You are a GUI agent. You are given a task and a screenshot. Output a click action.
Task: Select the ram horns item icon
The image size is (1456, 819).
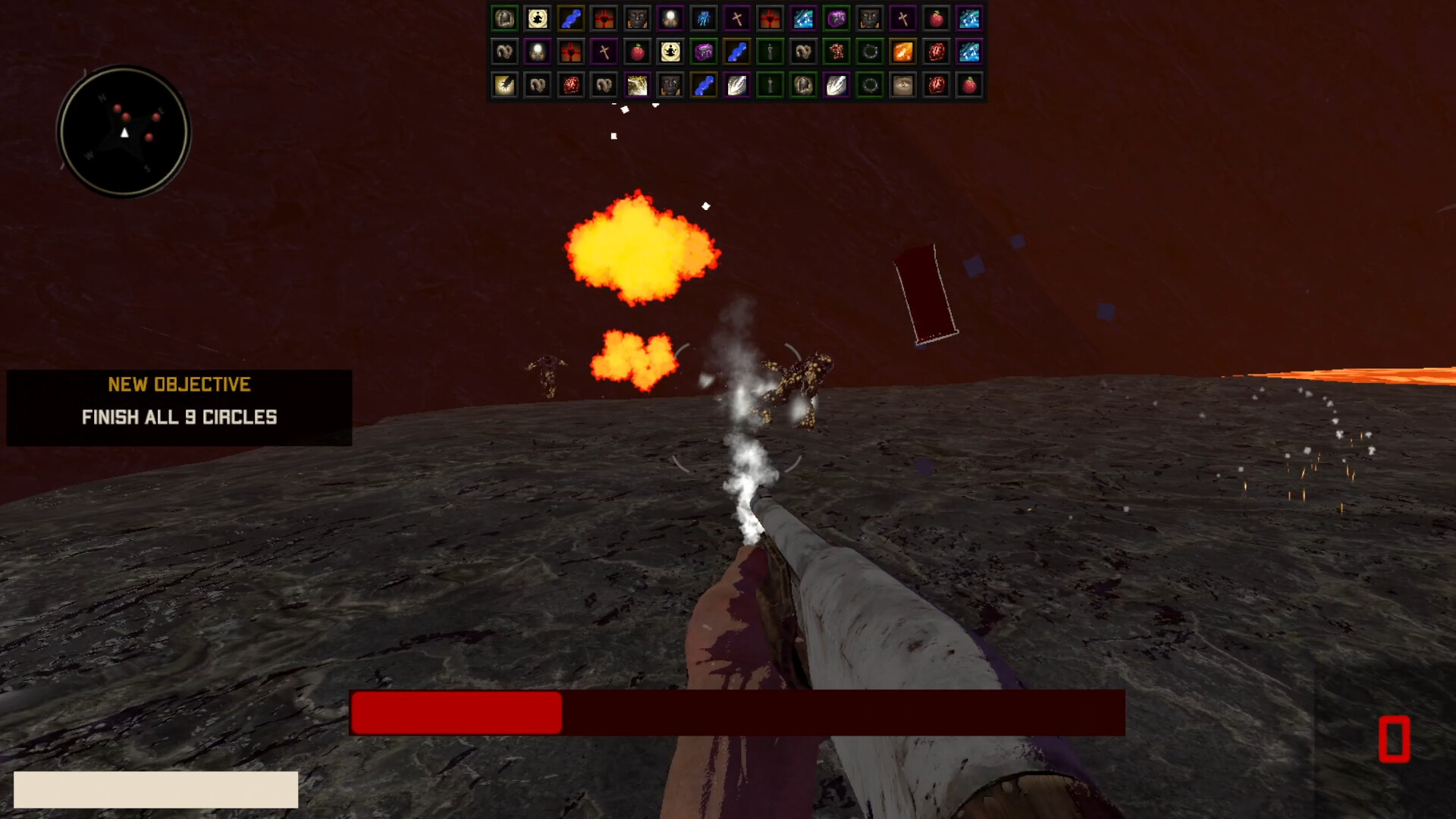[x=504, y=52]
